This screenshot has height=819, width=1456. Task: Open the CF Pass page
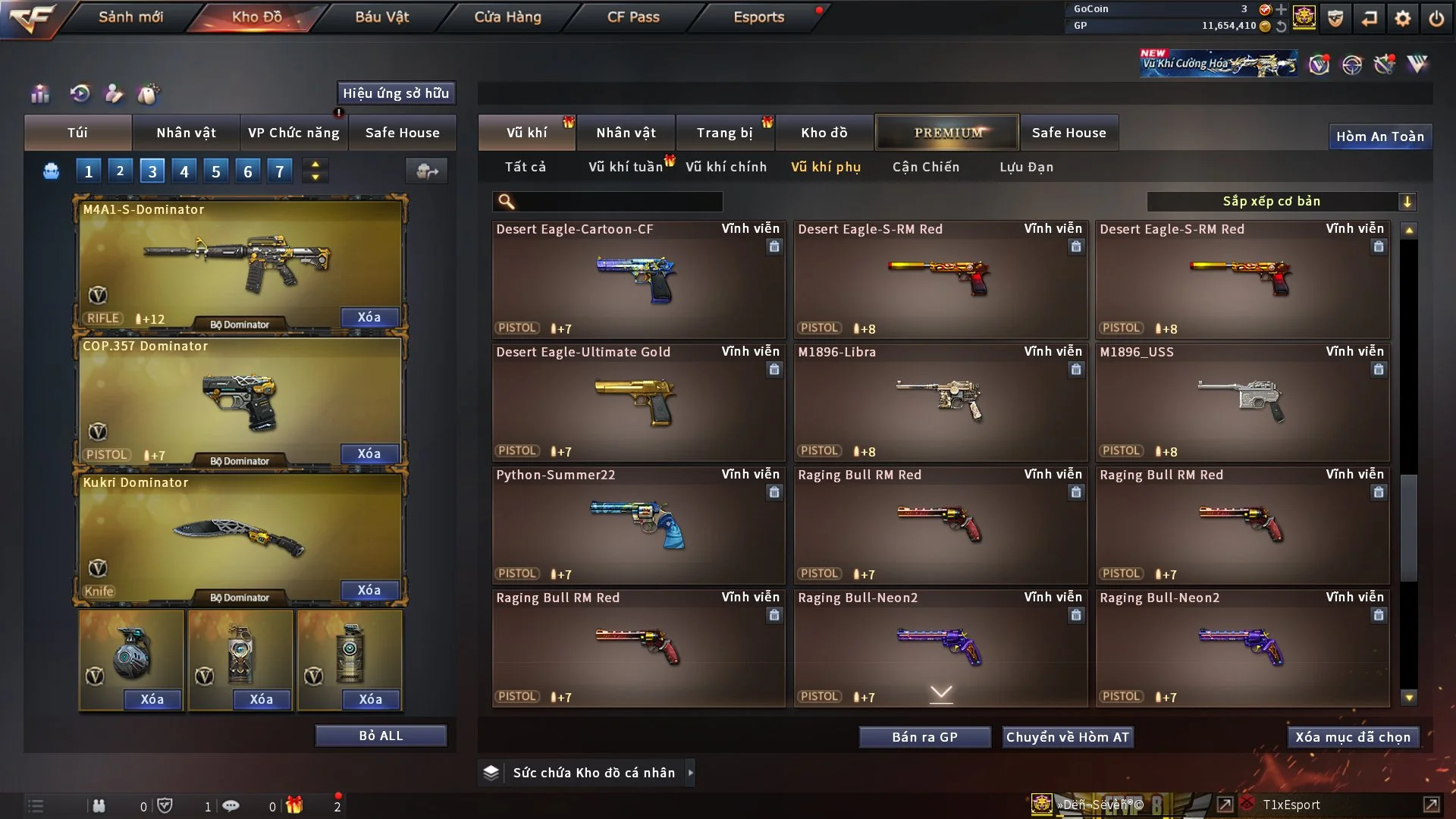point(633,17)
